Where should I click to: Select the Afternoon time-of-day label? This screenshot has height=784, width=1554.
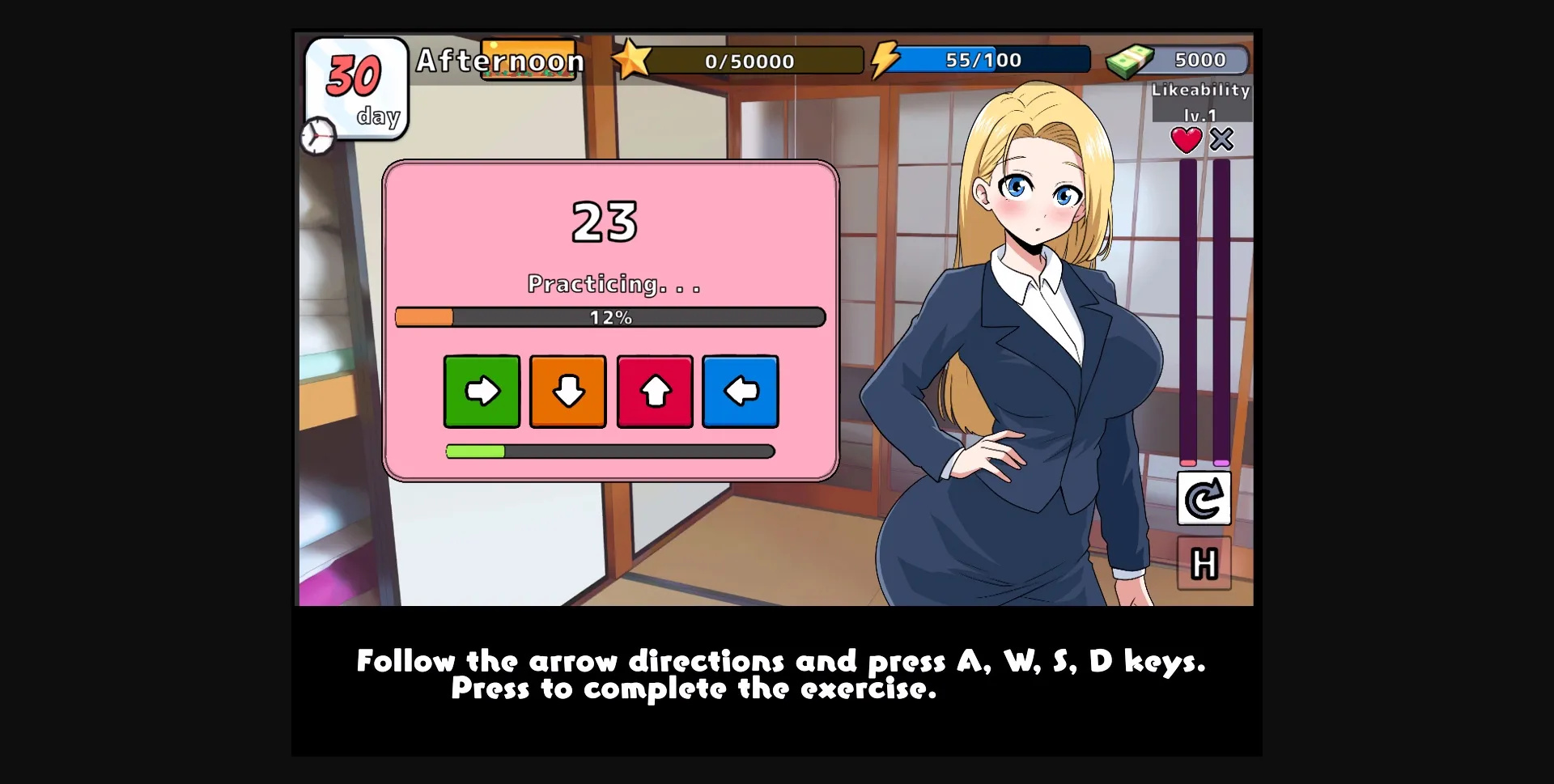tap(501, 60)
